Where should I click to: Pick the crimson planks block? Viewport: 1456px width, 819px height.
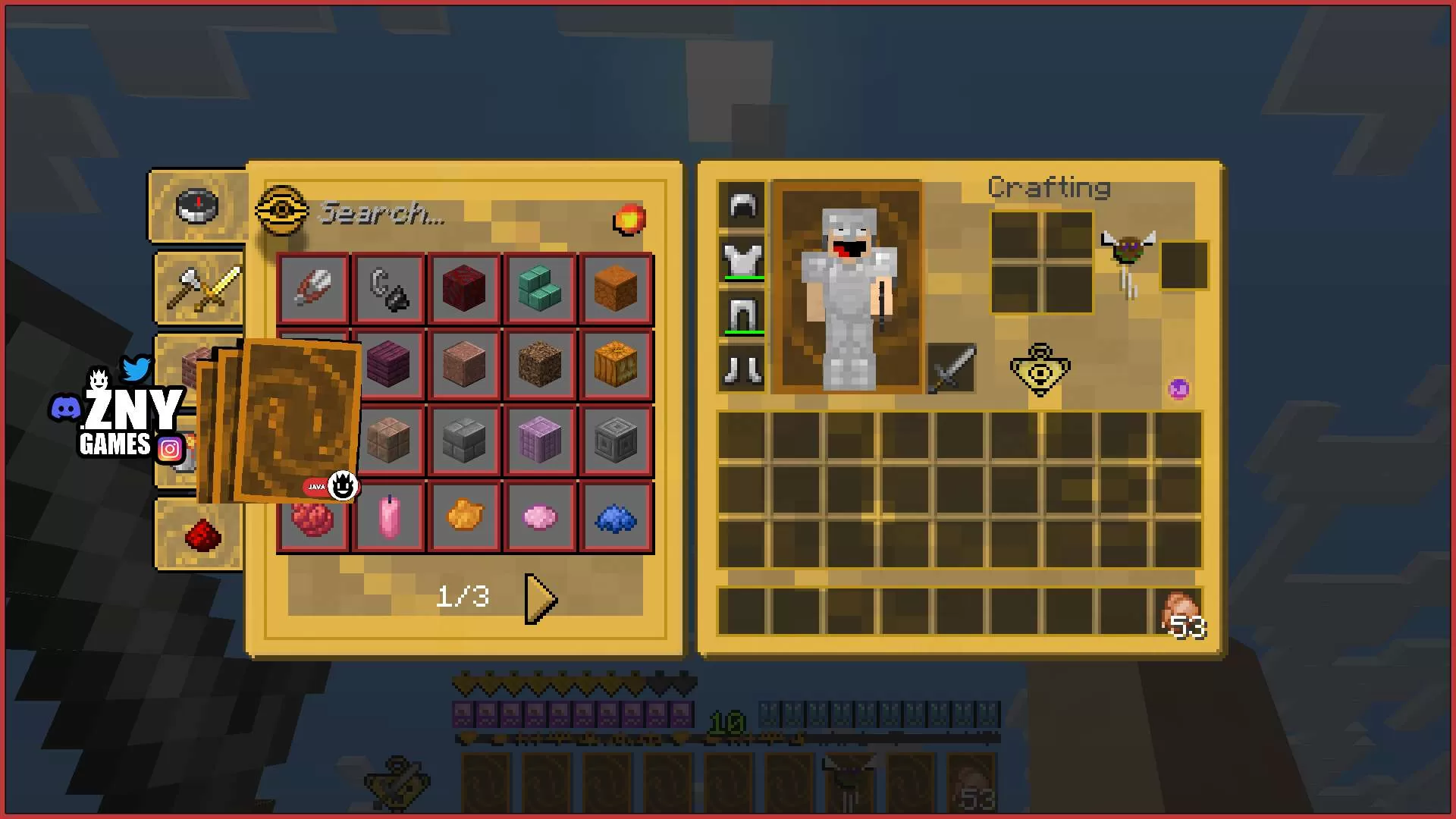point(389,365)
